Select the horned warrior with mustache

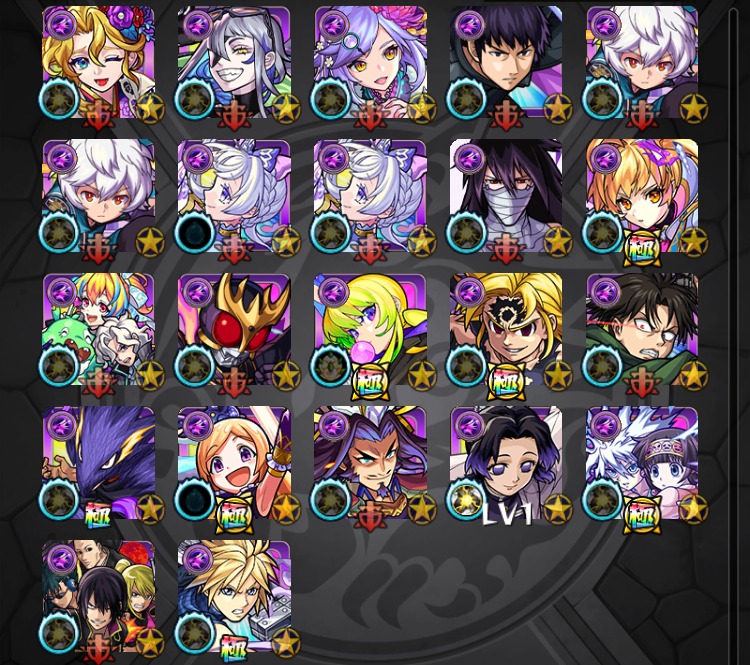pos(370,464)
